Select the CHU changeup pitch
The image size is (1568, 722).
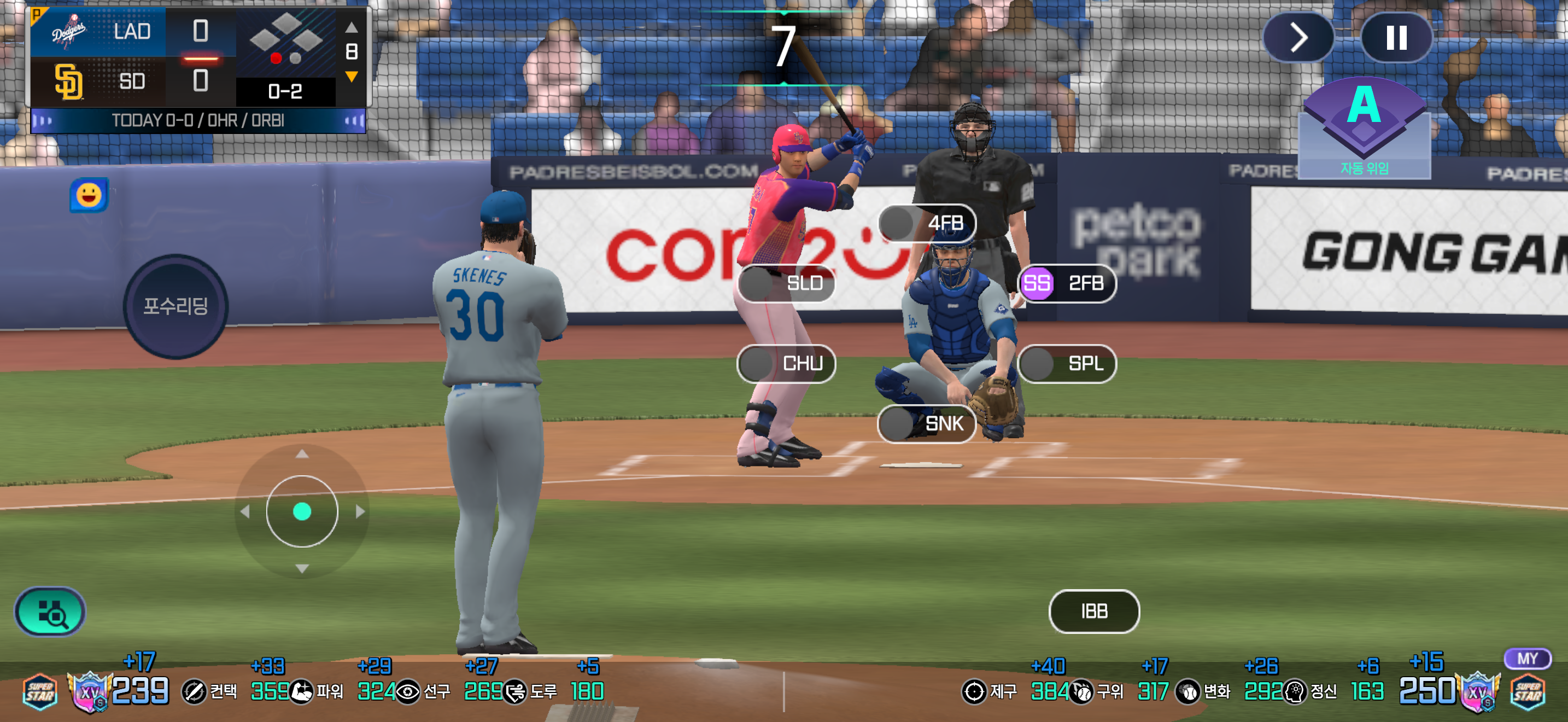(786, 363)
